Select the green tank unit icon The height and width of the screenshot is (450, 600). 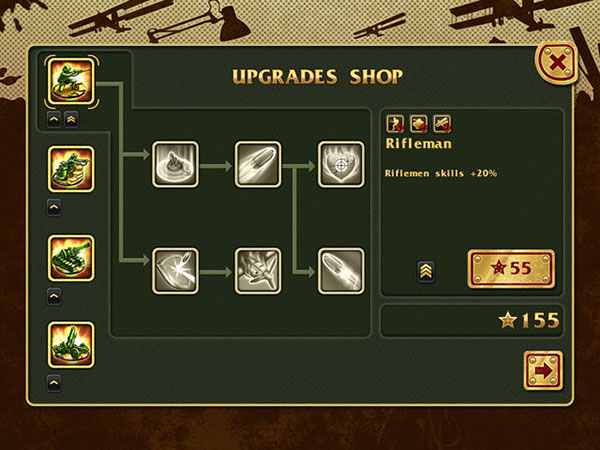pyautogui.click(x=70, y=258)
